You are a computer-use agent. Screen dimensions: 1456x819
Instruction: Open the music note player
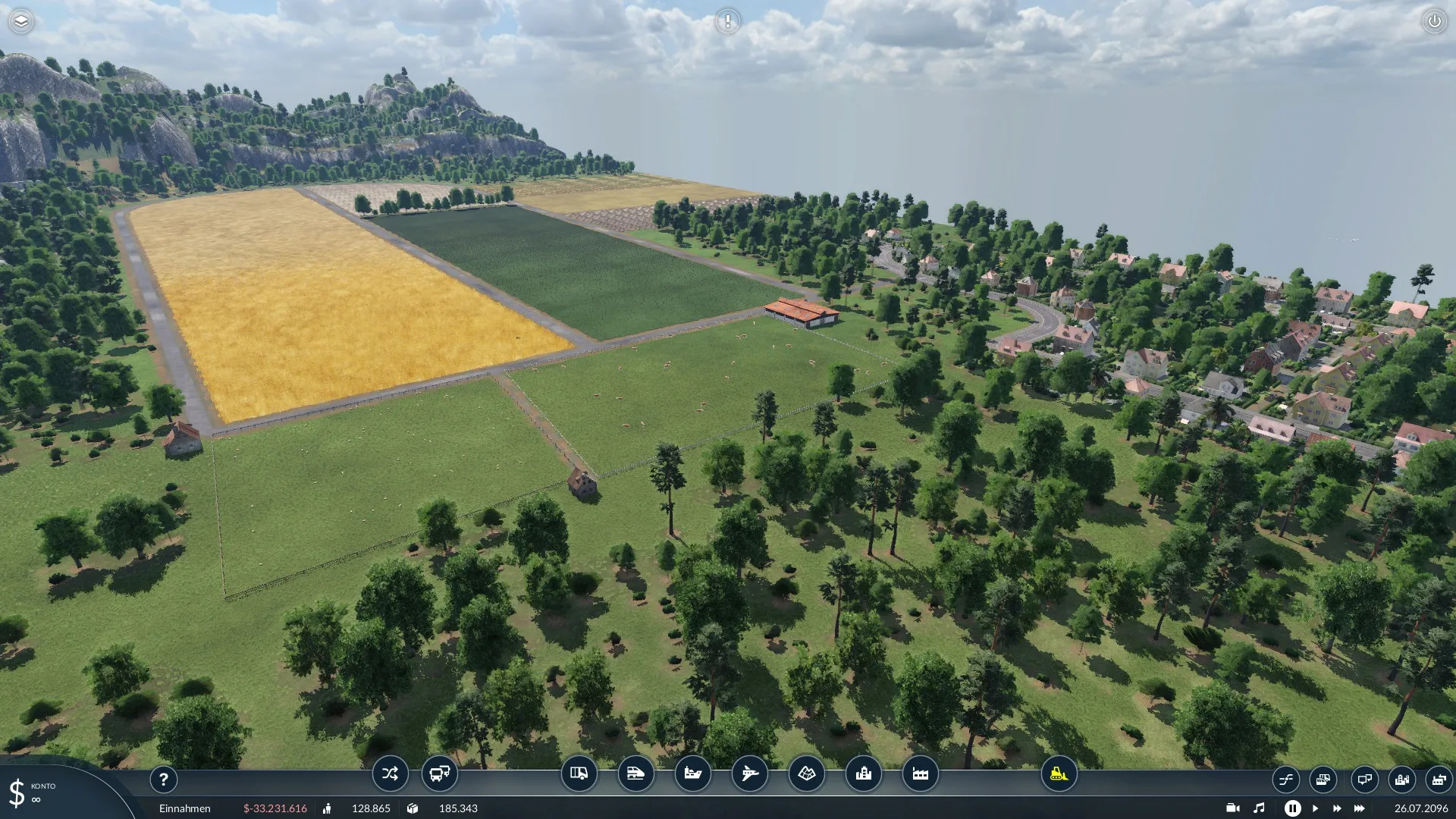pos(1259,808)
